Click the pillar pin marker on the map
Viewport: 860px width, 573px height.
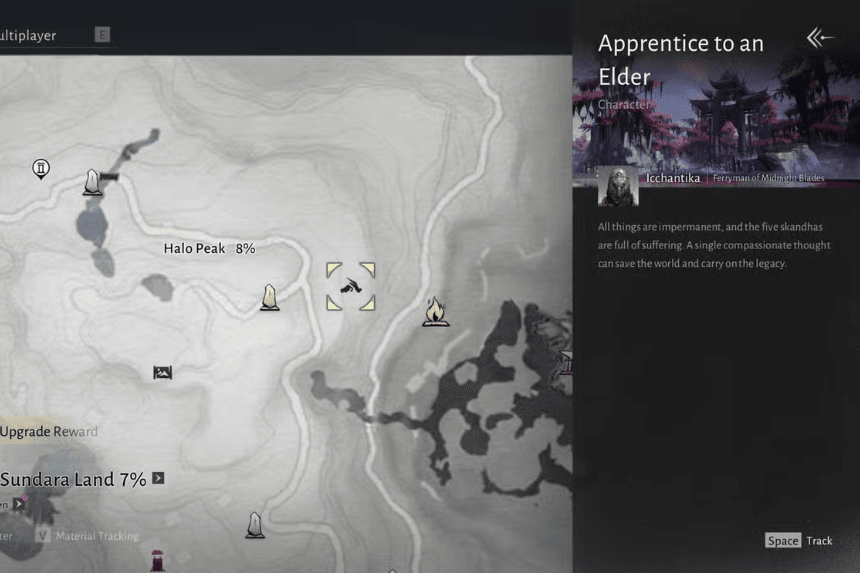[x=41, y=168]
